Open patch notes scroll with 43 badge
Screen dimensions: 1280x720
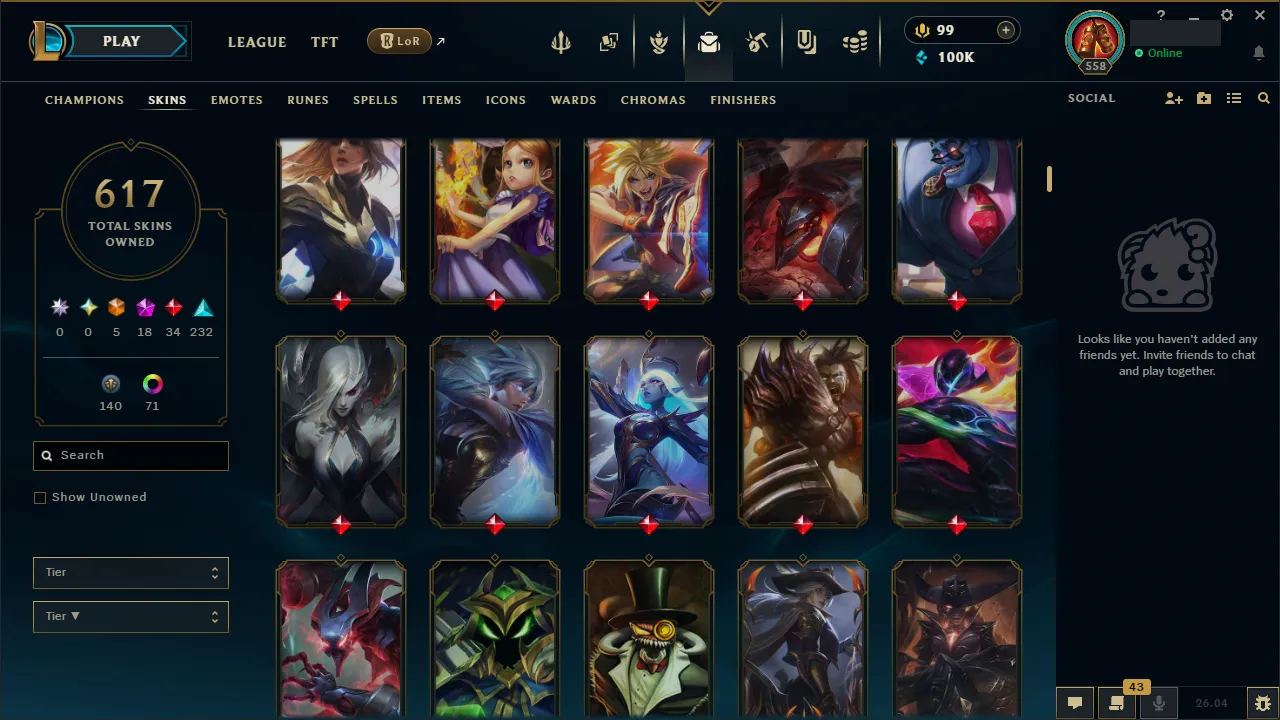pos(1117,703)
